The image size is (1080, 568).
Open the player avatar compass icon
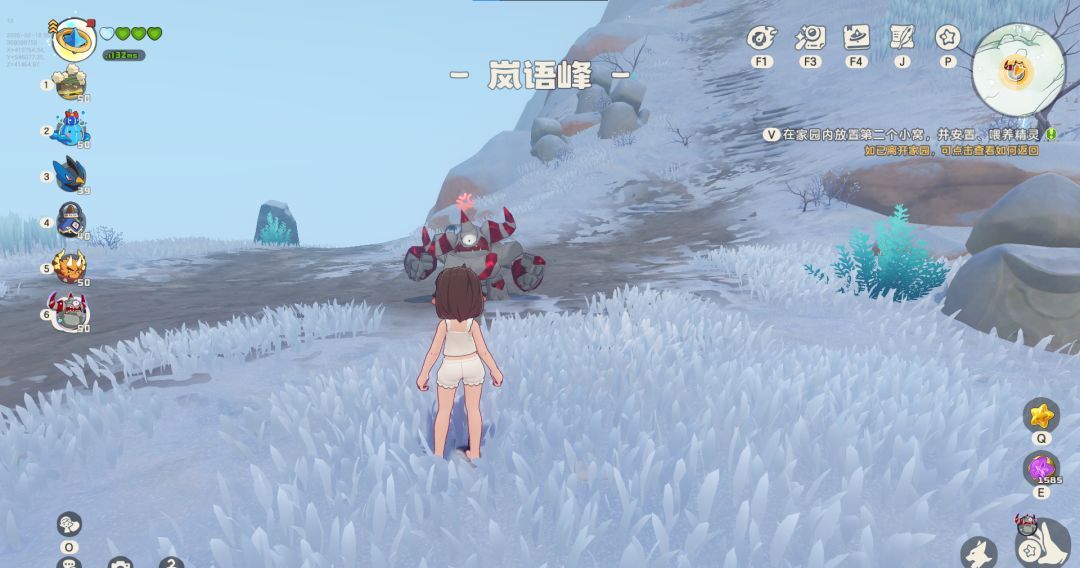coord(73,38)
